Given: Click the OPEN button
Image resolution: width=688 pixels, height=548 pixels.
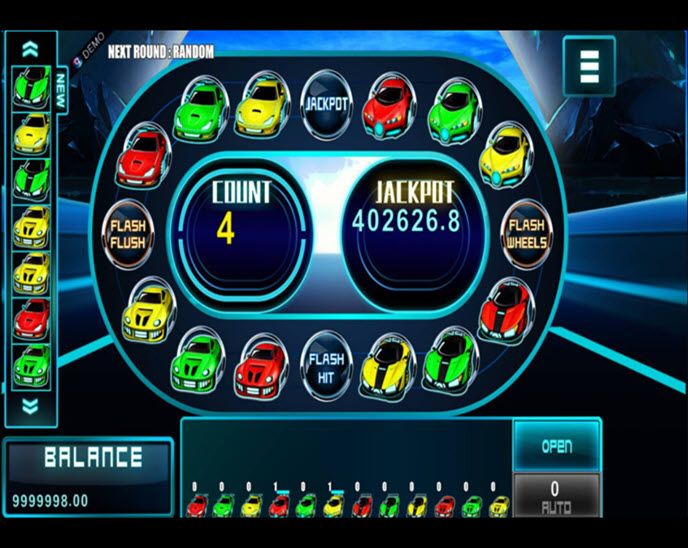Looking at the screenshot, I should [x=557, y=446].
